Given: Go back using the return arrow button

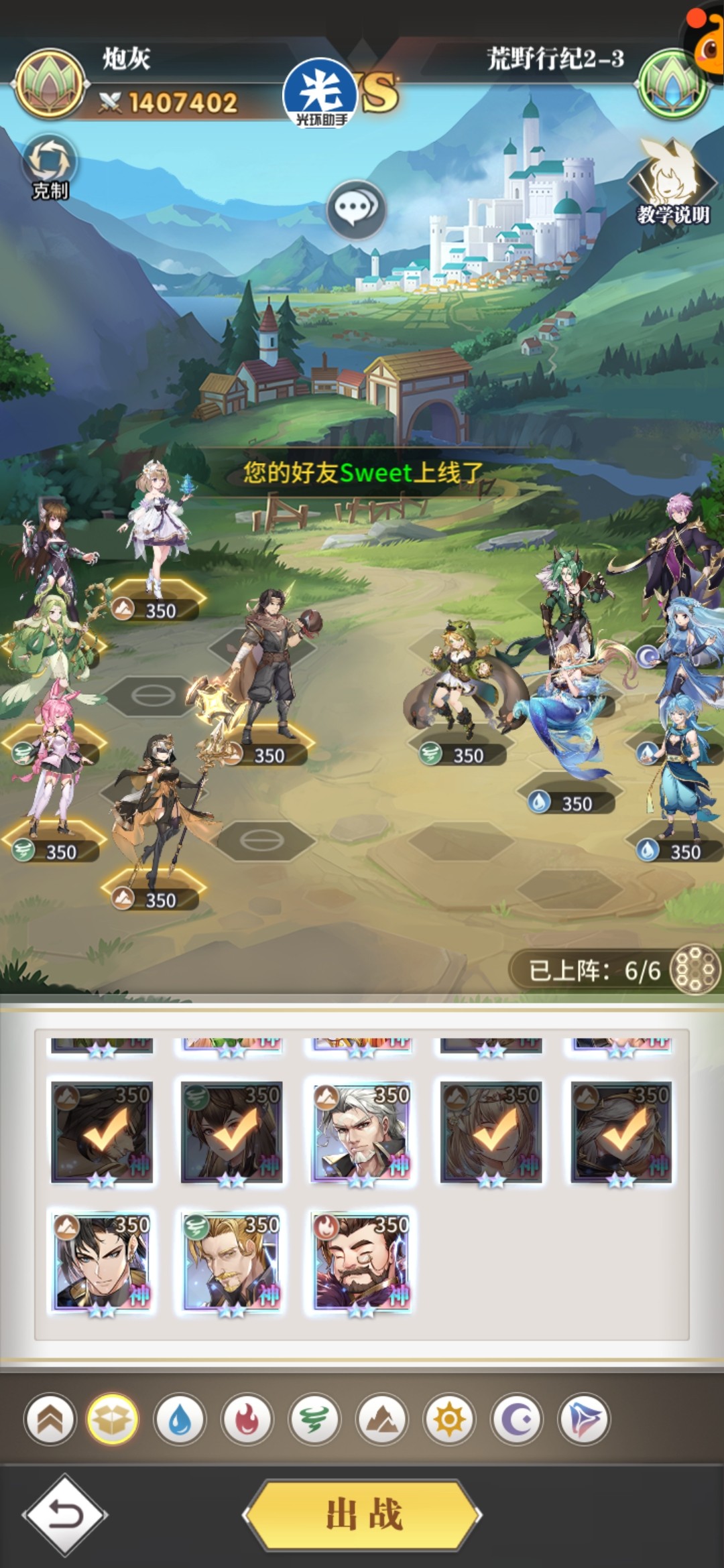Looking at the screenshot, I should point(65,1514).
